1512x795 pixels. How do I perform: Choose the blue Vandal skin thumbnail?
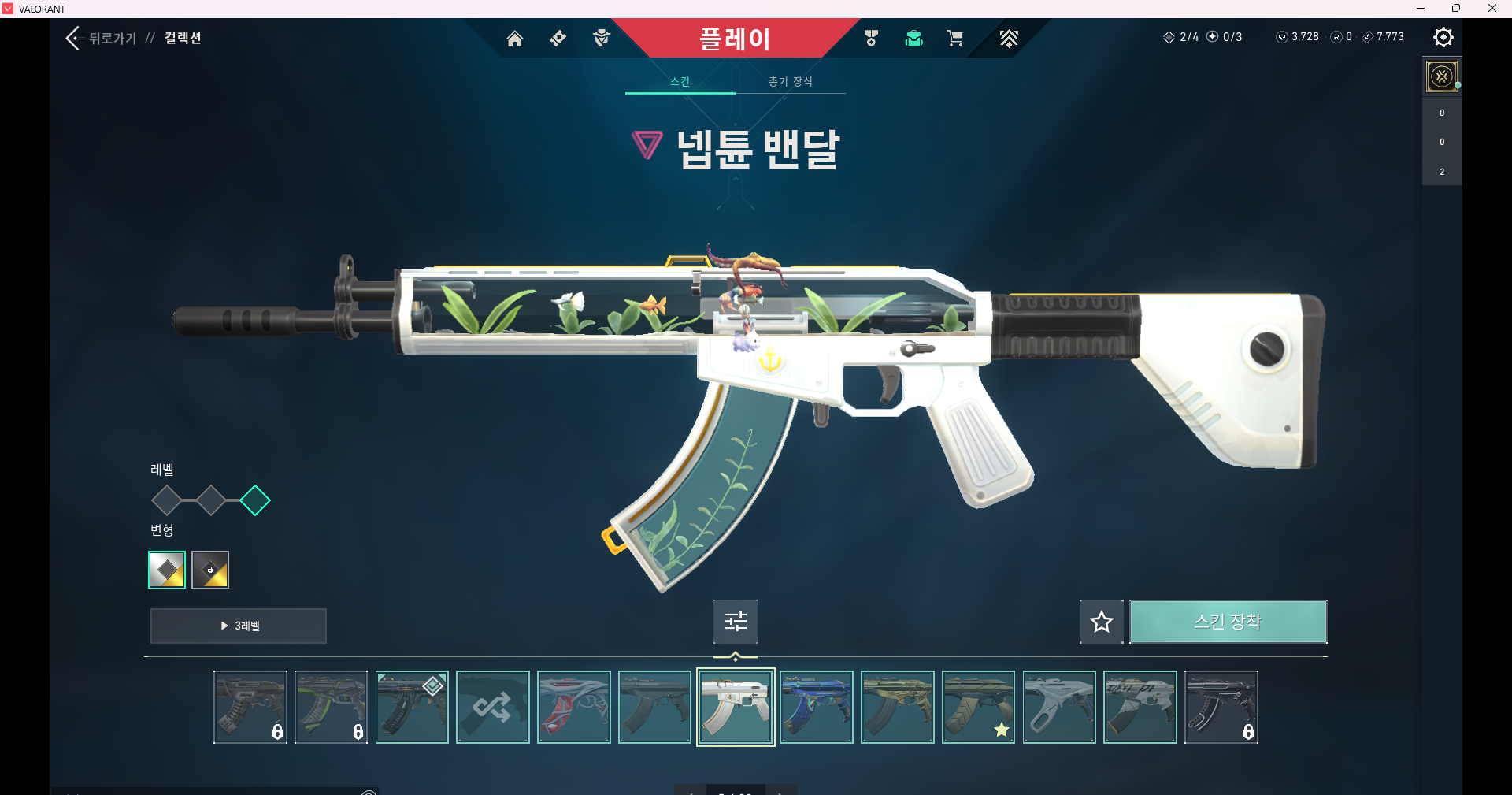click(817, 707)
